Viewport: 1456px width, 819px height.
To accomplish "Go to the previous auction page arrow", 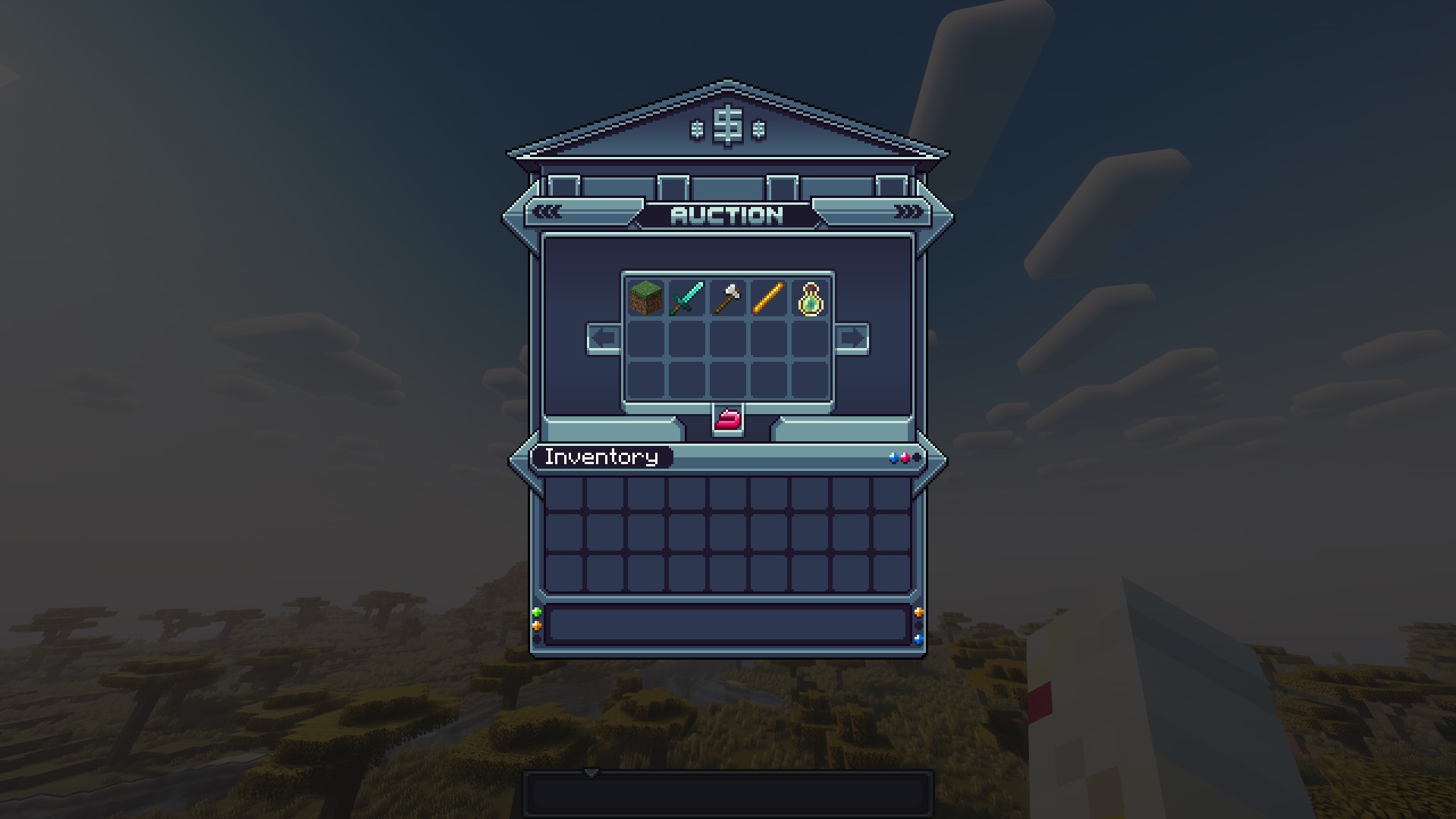I will tap(604, 338).
